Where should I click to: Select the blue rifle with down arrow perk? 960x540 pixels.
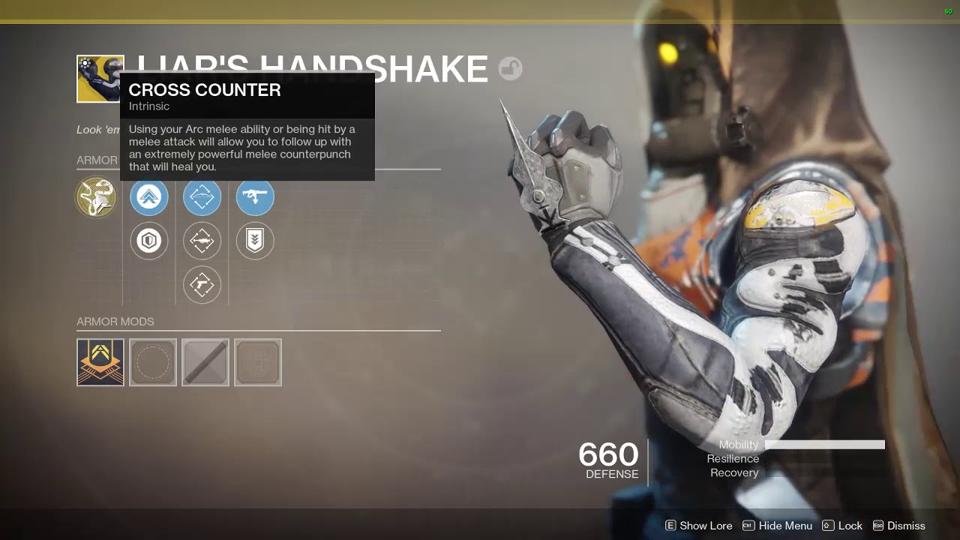255,197
